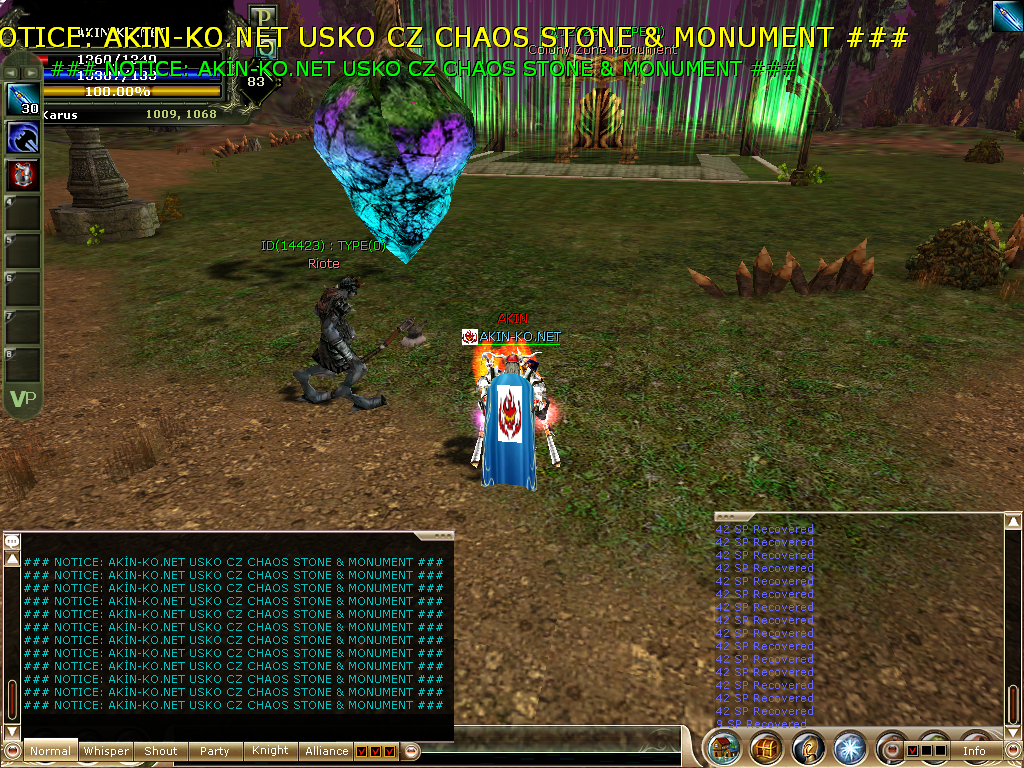The width and height of the screenshot is (1024, 768).
Task: Open the house icon menu
Action: point(724,748)
